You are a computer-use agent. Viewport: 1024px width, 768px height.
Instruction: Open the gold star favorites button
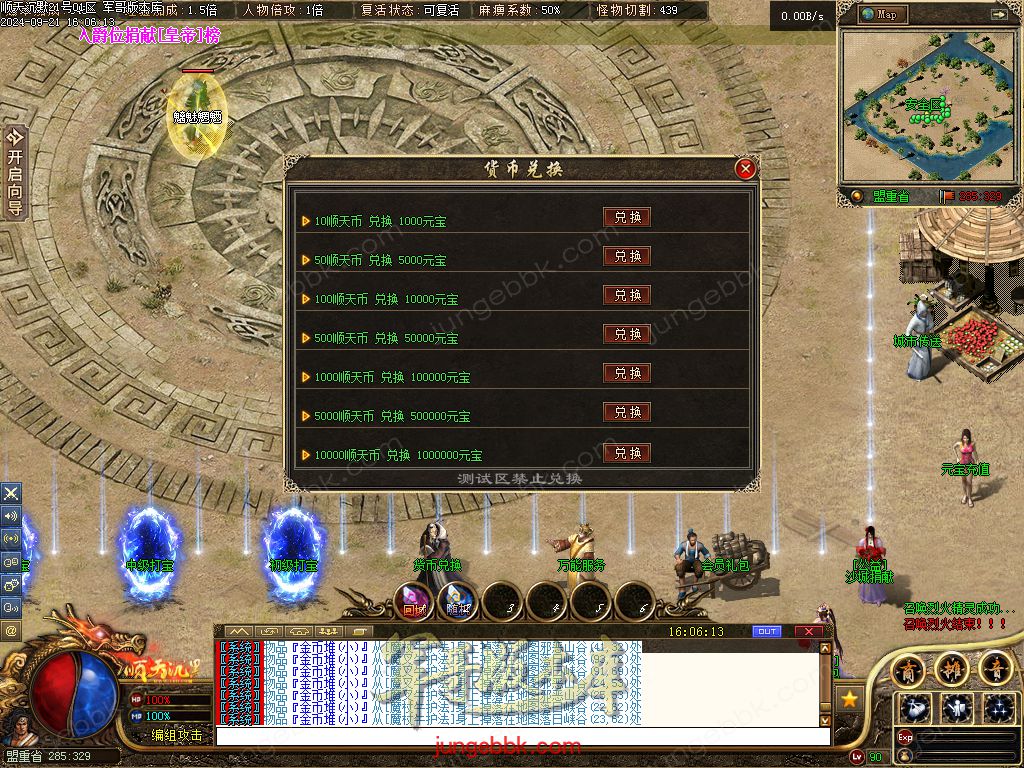(850, 698)
